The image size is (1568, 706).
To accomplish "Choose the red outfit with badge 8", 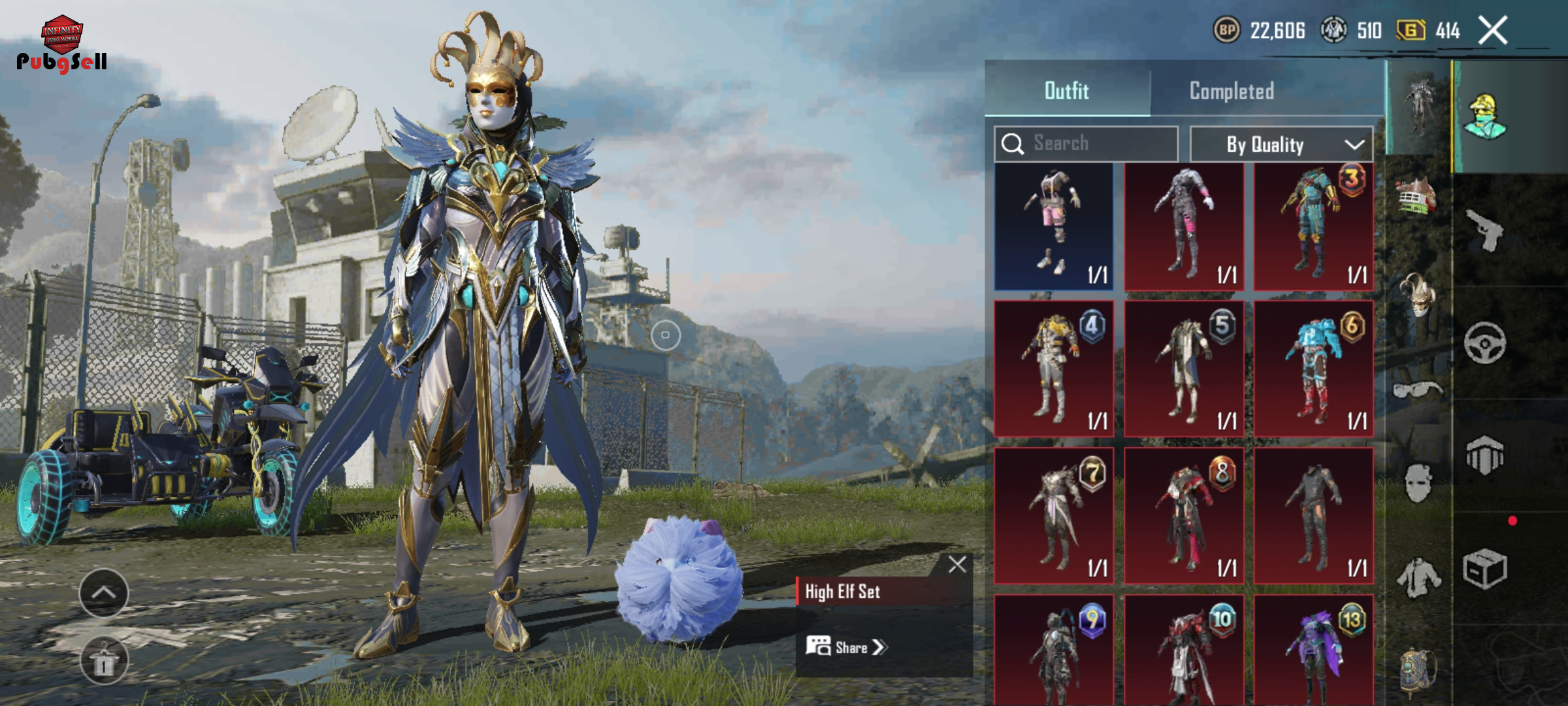I will tap(1183, 515).
